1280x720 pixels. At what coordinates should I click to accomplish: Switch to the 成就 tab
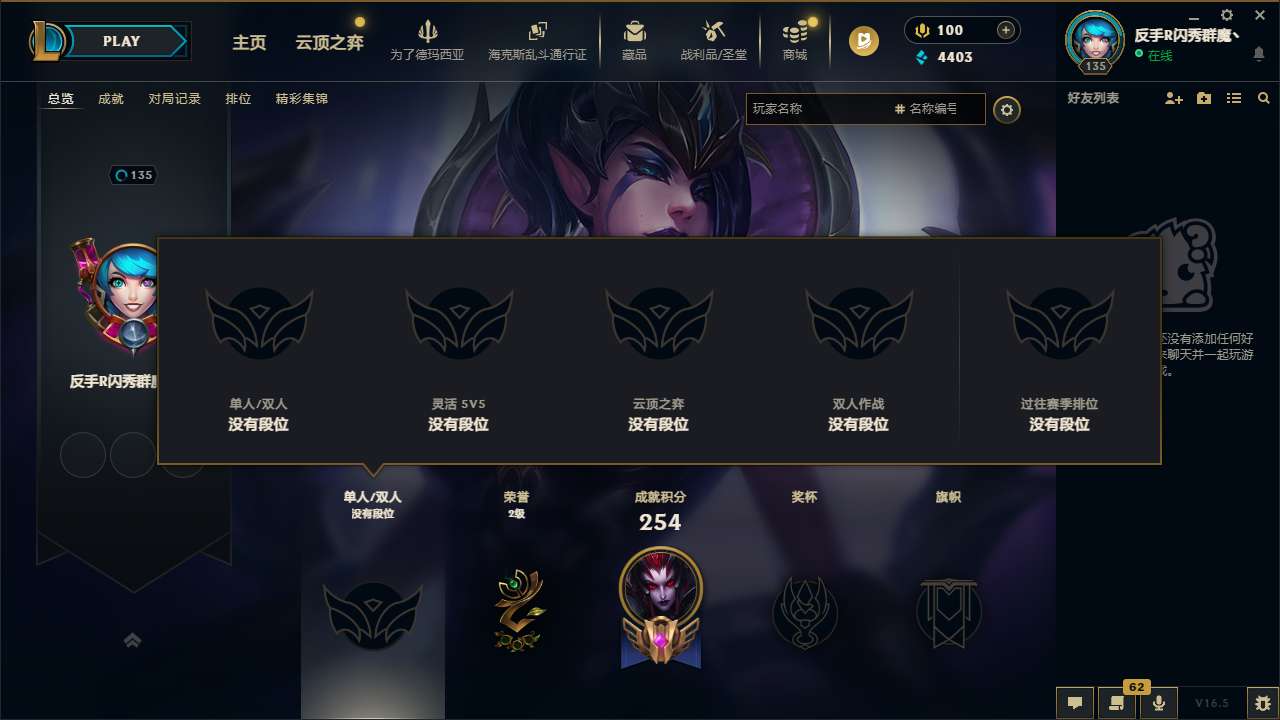click(110, 98)
